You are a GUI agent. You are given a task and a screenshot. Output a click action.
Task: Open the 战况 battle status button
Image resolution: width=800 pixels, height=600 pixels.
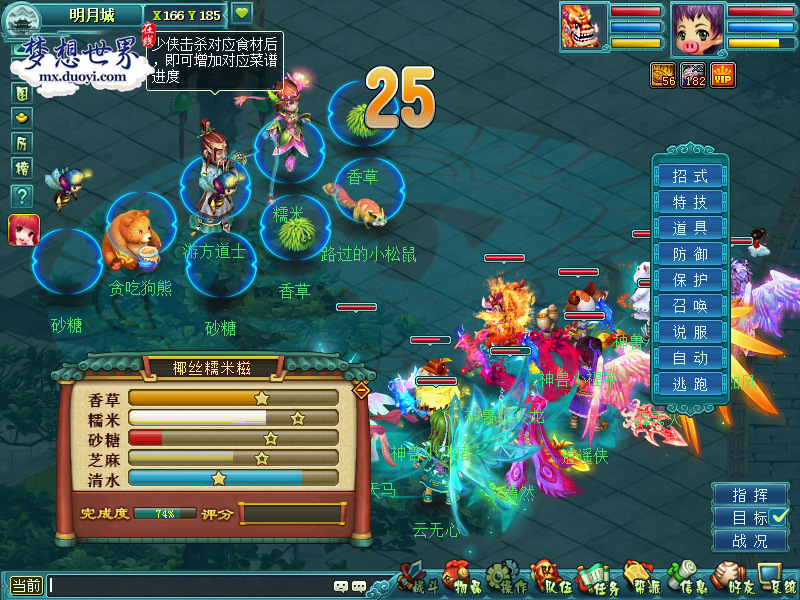750,541
